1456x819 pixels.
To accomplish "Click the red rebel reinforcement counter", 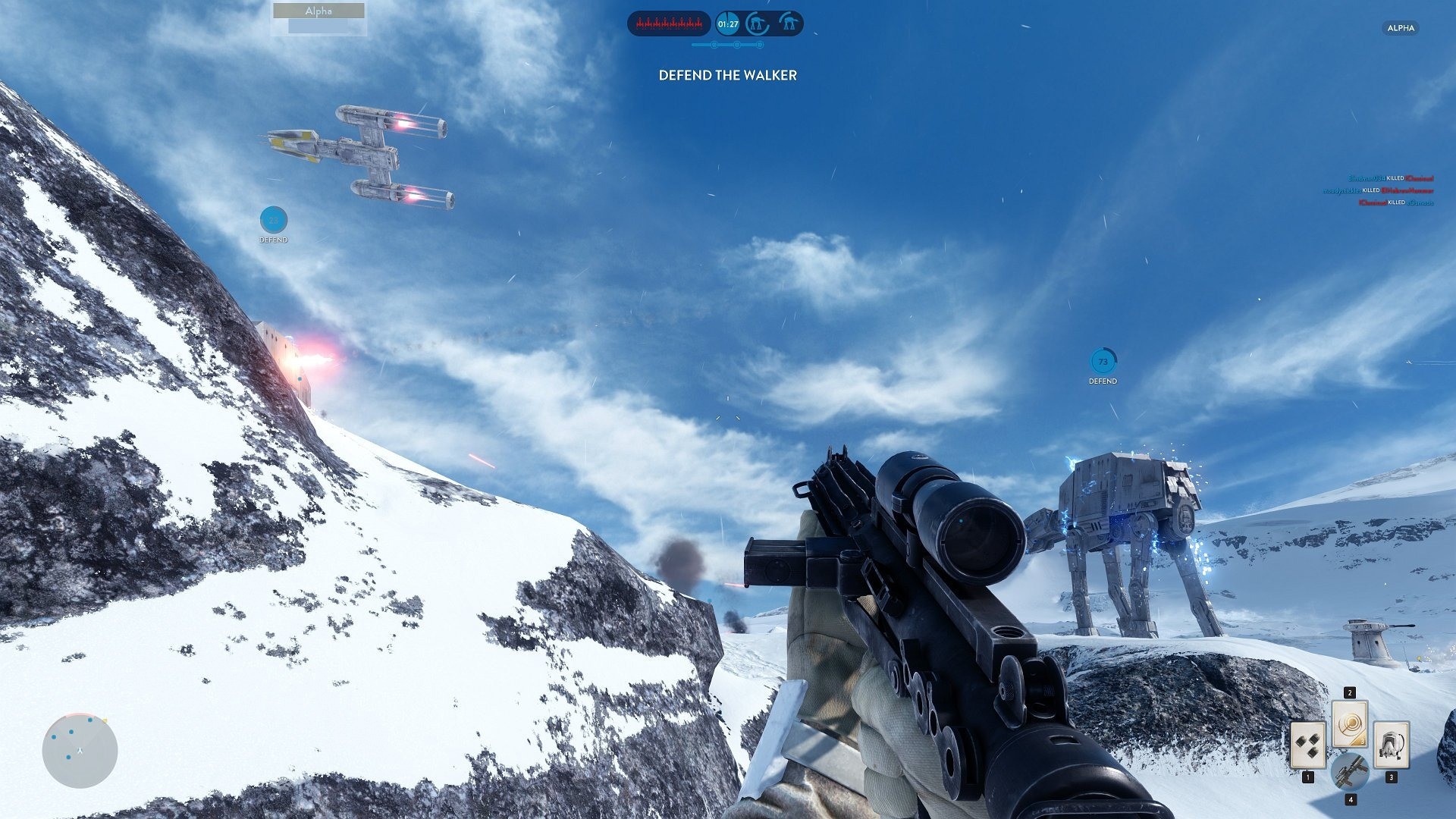I will pos(668,23).
